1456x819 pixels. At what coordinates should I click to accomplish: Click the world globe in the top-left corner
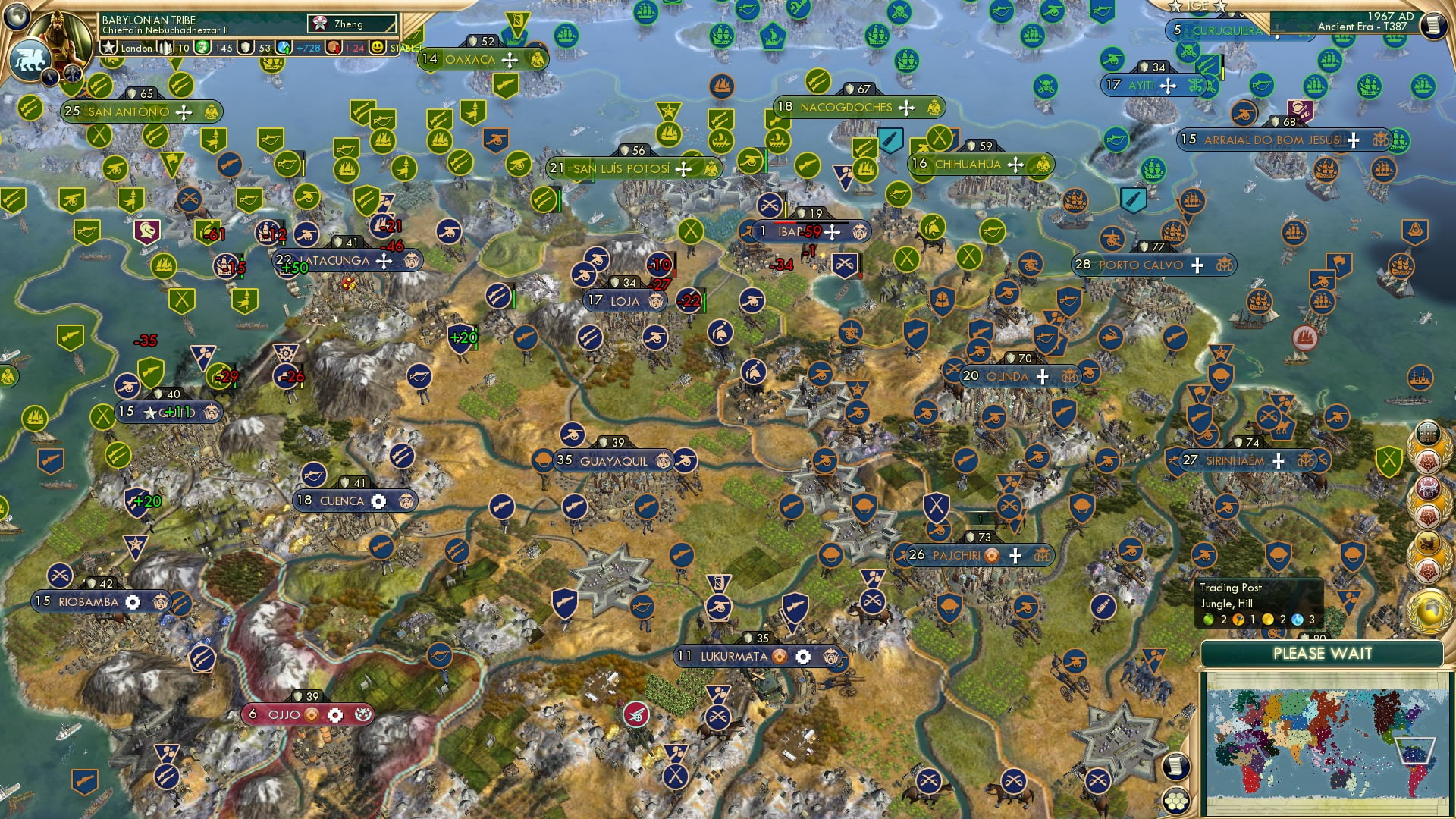pos(15,15)
